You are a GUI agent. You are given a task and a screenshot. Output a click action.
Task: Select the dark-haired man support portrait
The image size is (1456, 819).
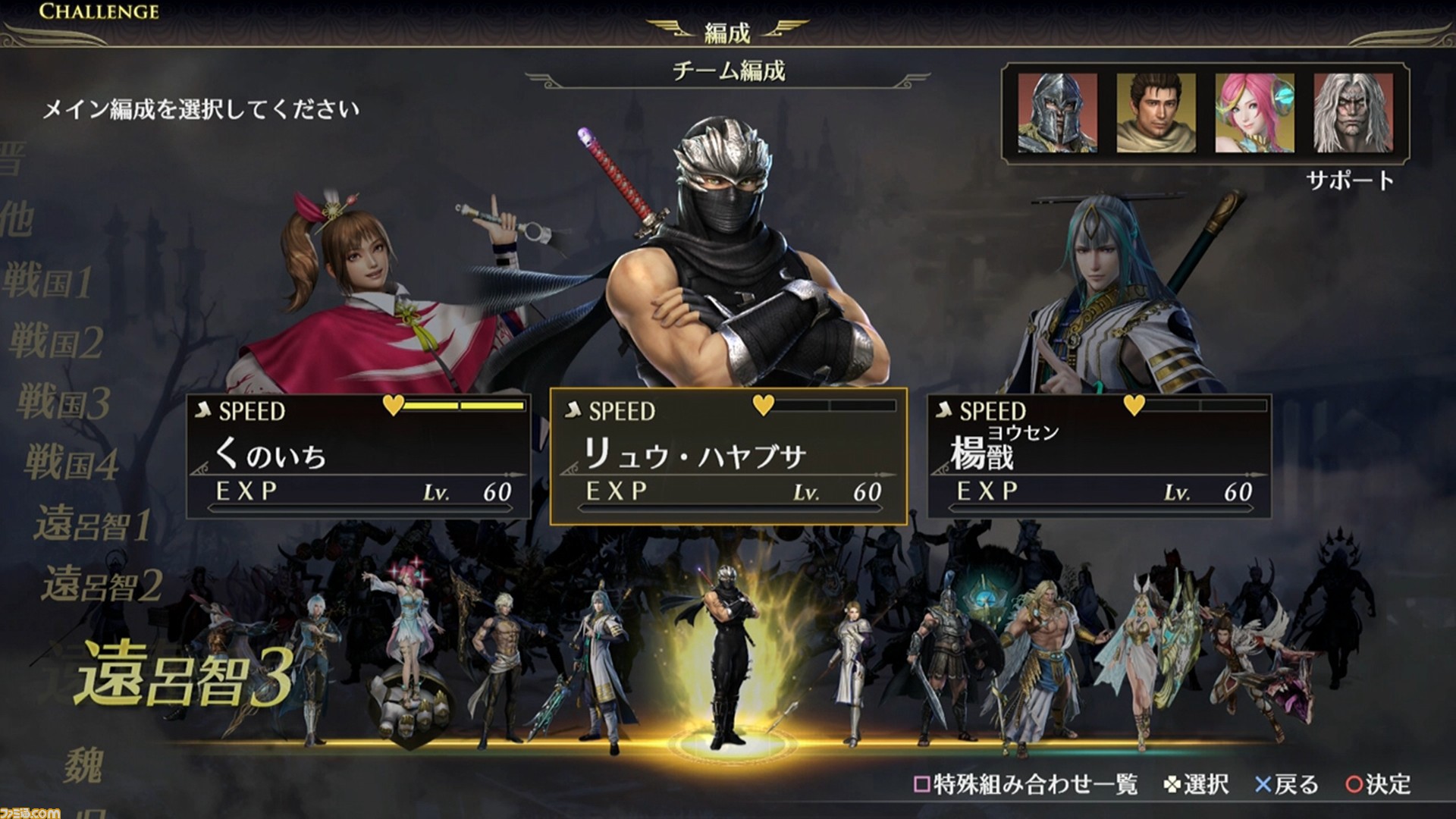click(1156, 113)
